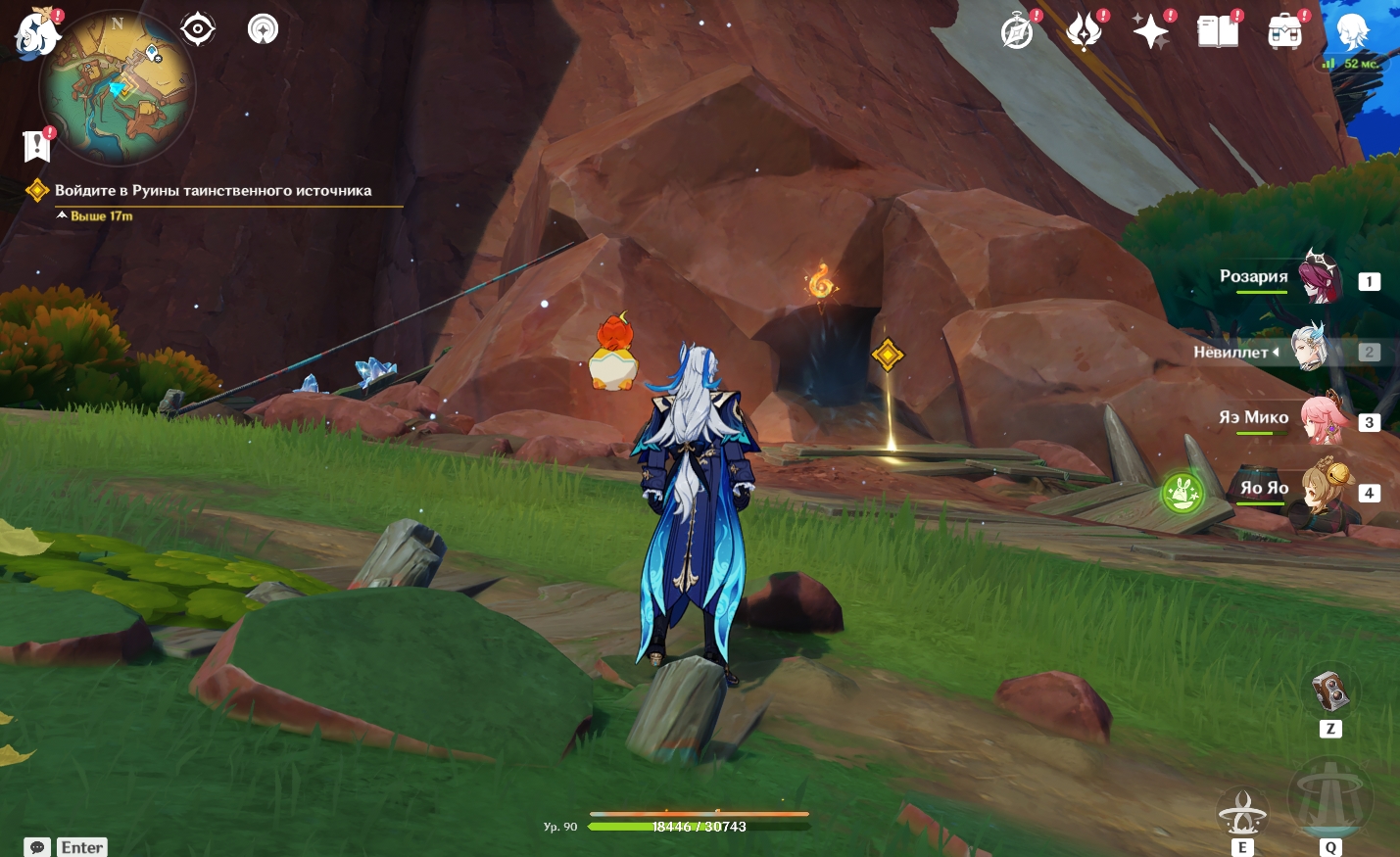
Task: Open the battle pass book icon
Action: pos(1218,32)
